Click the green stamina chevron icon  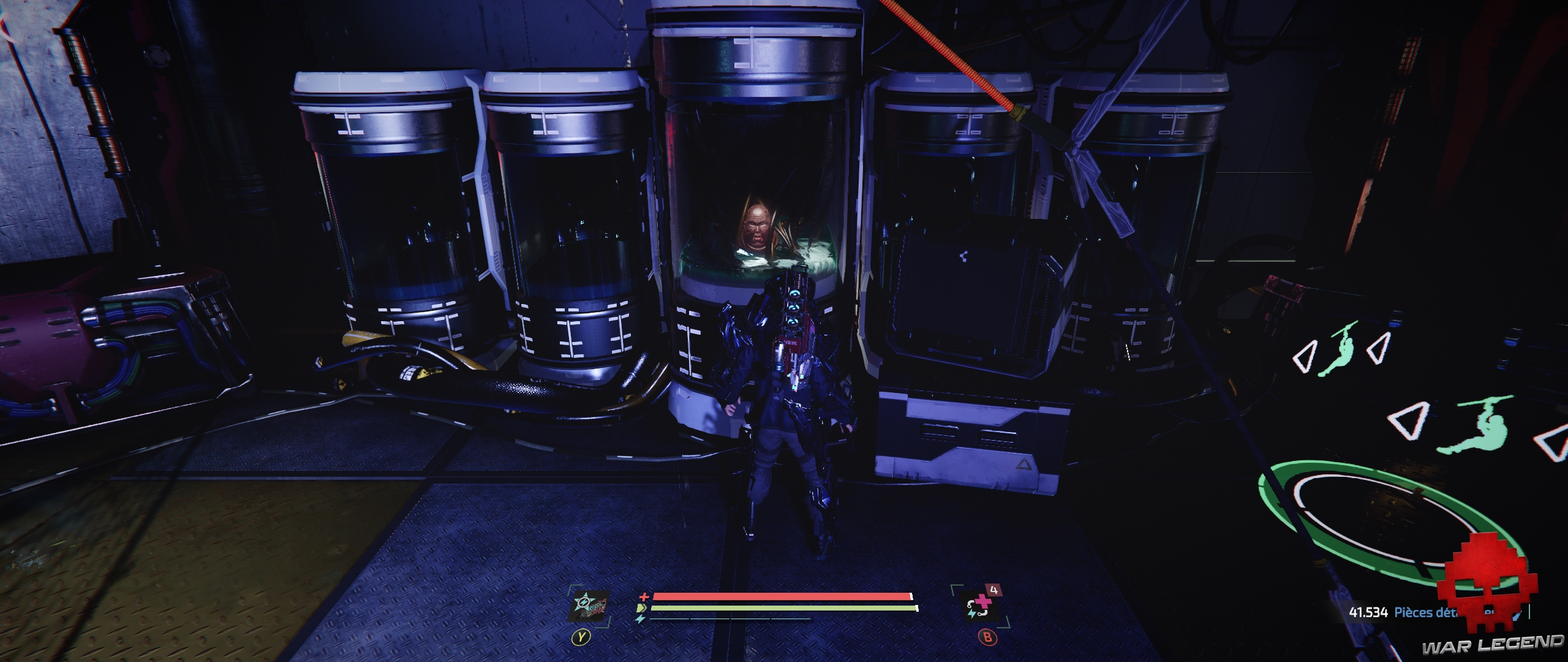(x=642, y=608)
